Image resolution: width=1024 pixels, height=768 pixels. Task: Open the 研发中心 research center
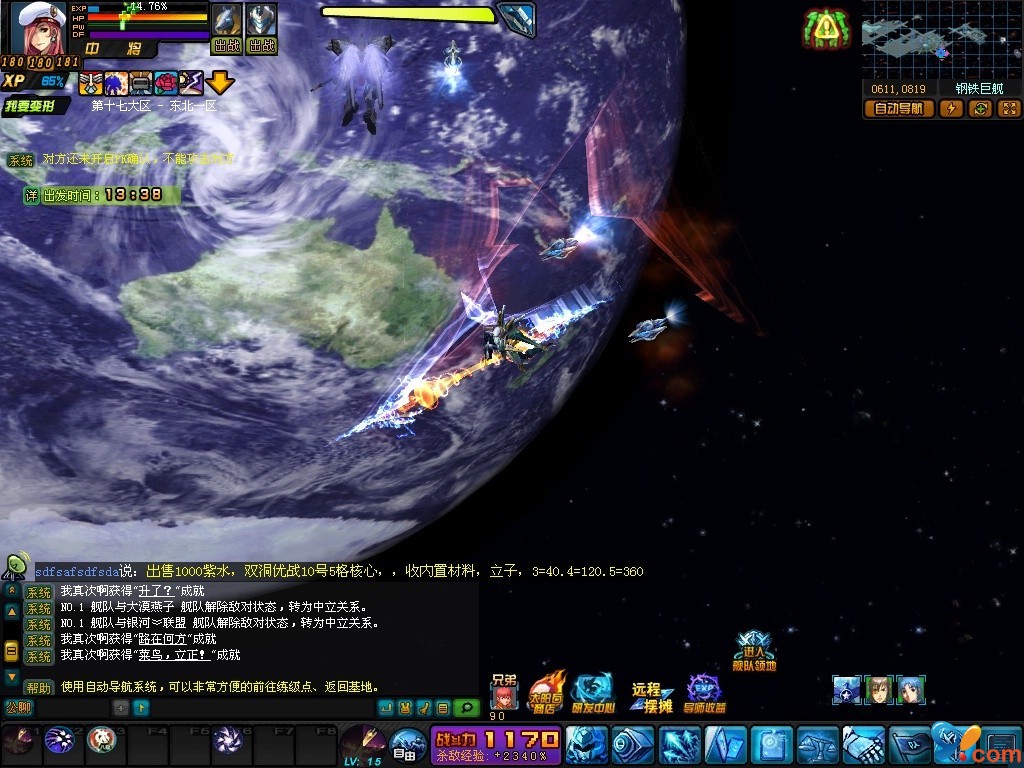[592, 692]
